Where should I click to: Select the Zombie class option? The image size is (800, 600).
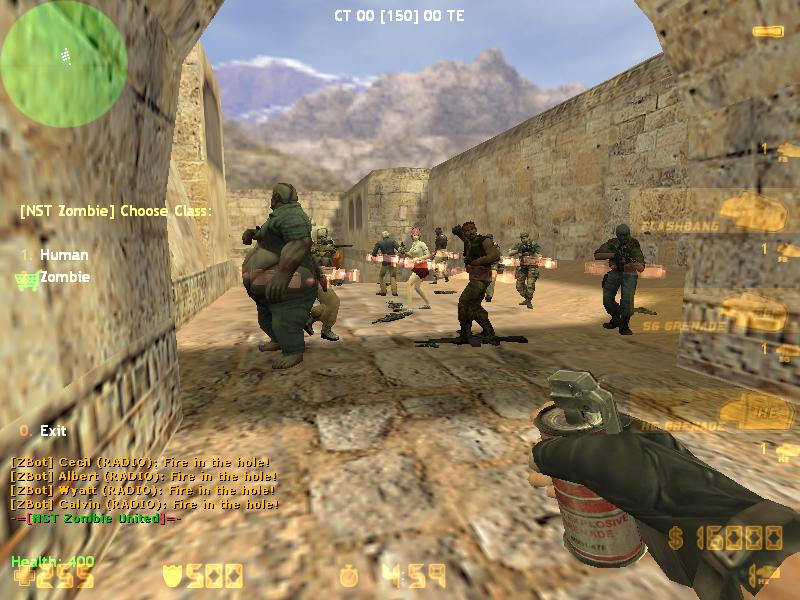65,277
